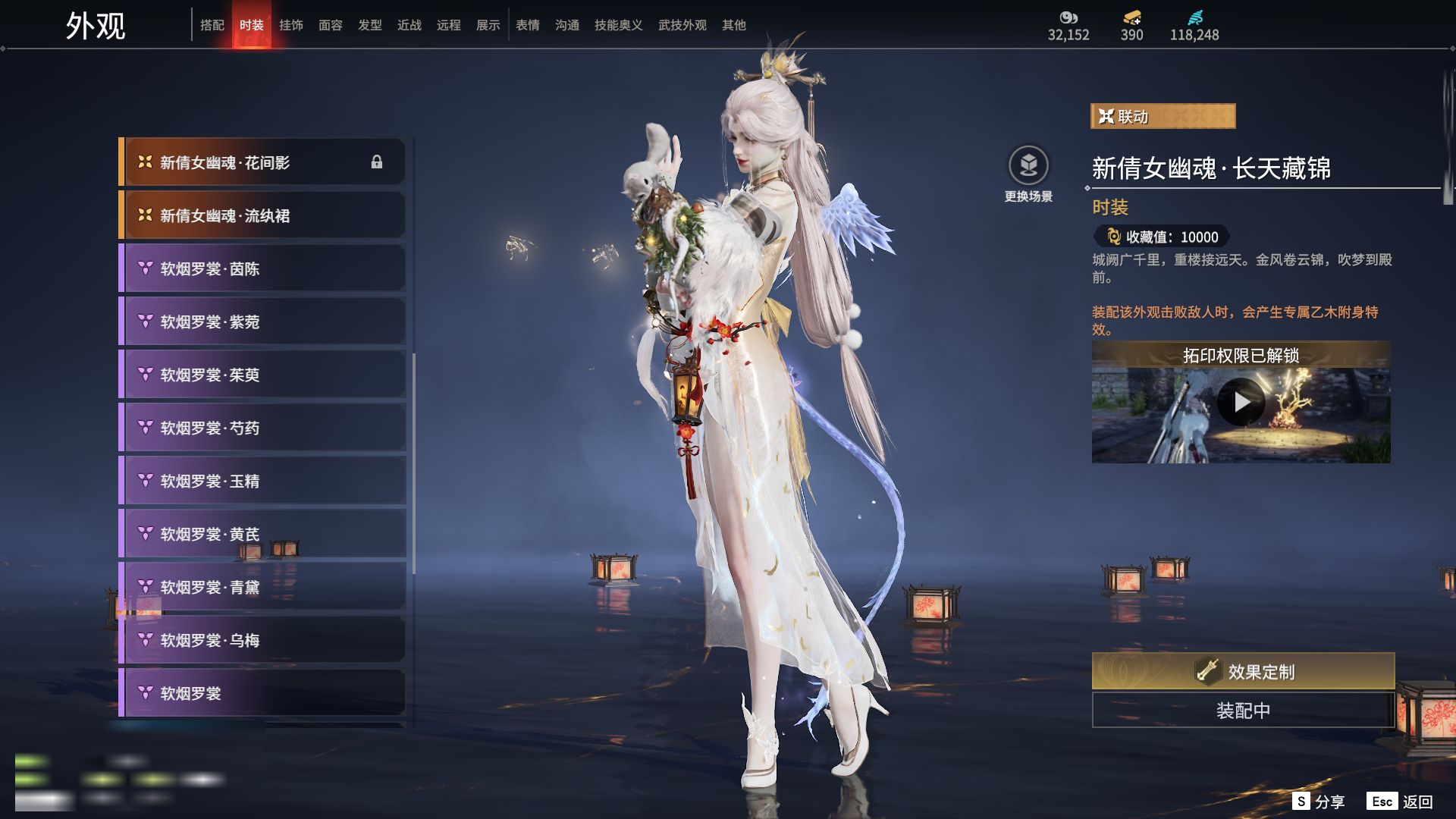Click the 更换场景 change scene icon
Image resolution: width=1456 pixels, height=819 pixels.
coord(1028,166)
